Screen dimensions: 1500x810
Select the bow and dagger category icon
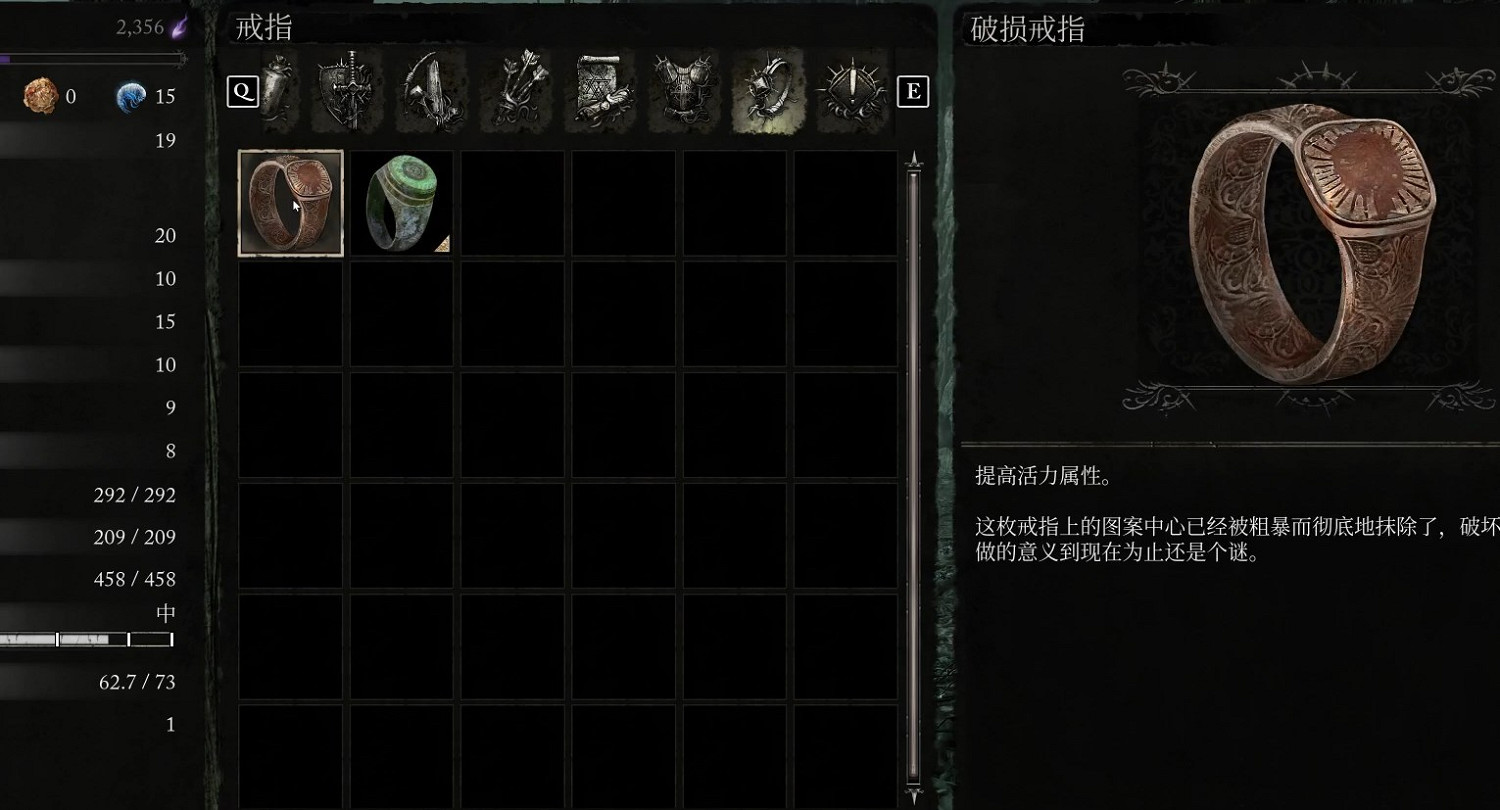430,90
